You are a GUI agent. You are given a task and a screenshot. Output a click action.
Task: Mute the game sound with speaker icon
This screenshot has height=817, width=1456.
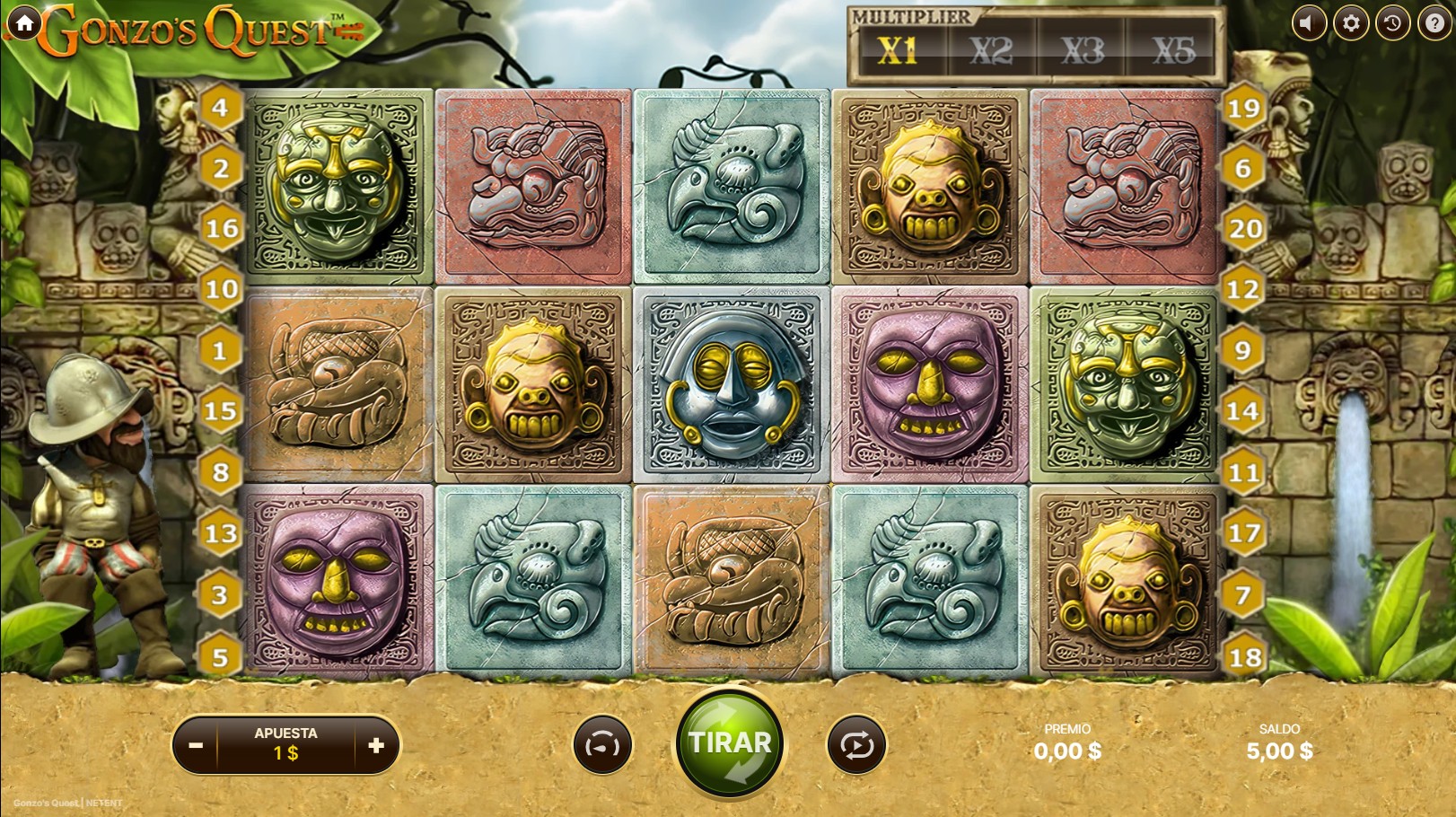(1310, 23)
